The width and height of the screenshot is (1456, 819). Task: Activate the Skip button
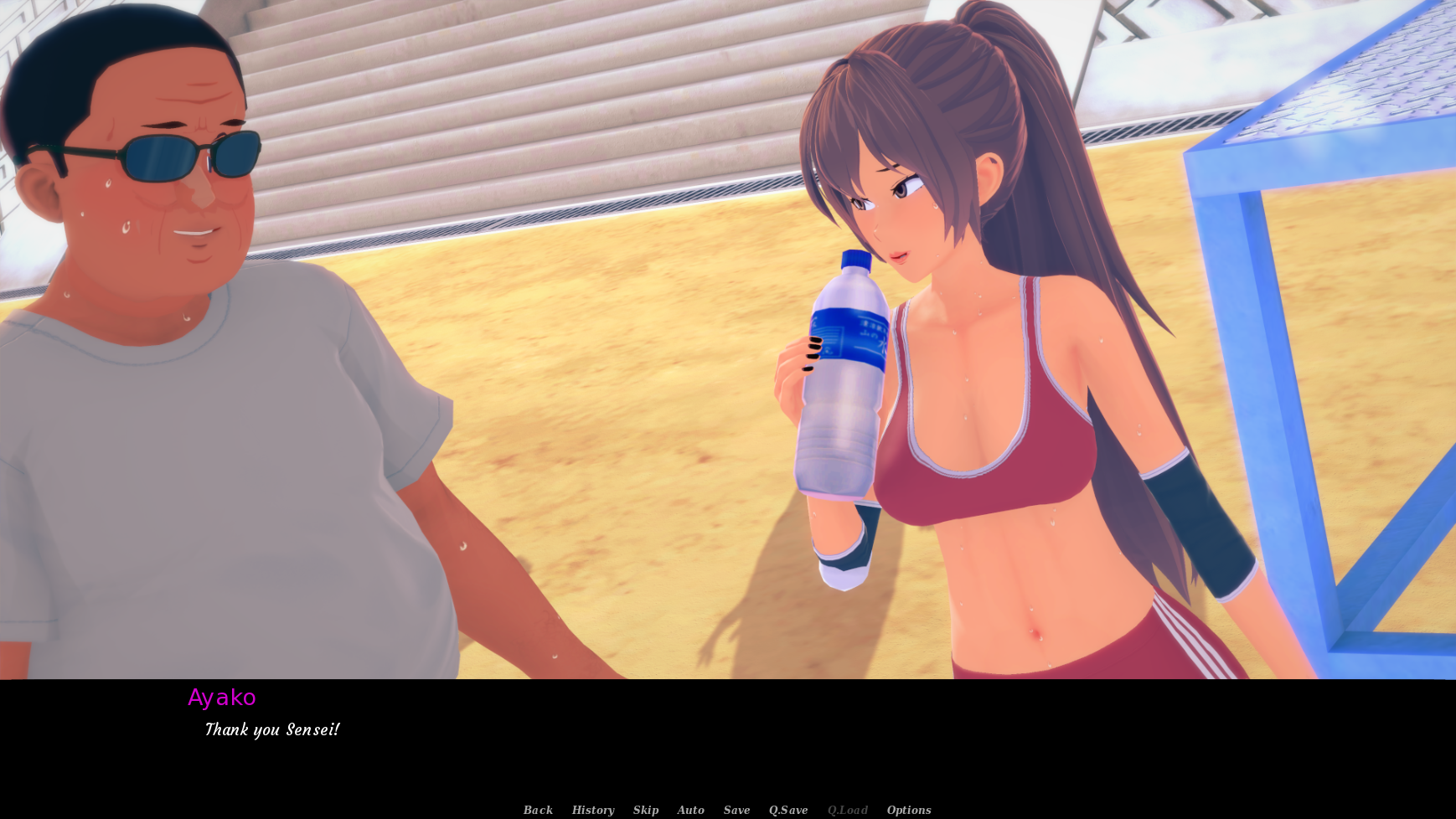(646, 810)
